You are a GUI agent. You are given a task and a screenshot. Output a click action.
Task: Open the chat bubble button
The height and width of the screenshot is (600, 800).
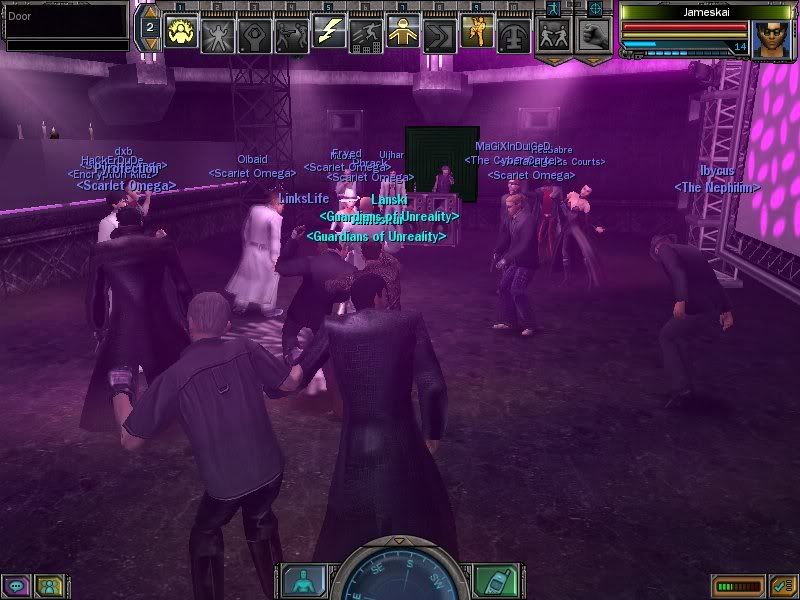(x=17, y=586)
